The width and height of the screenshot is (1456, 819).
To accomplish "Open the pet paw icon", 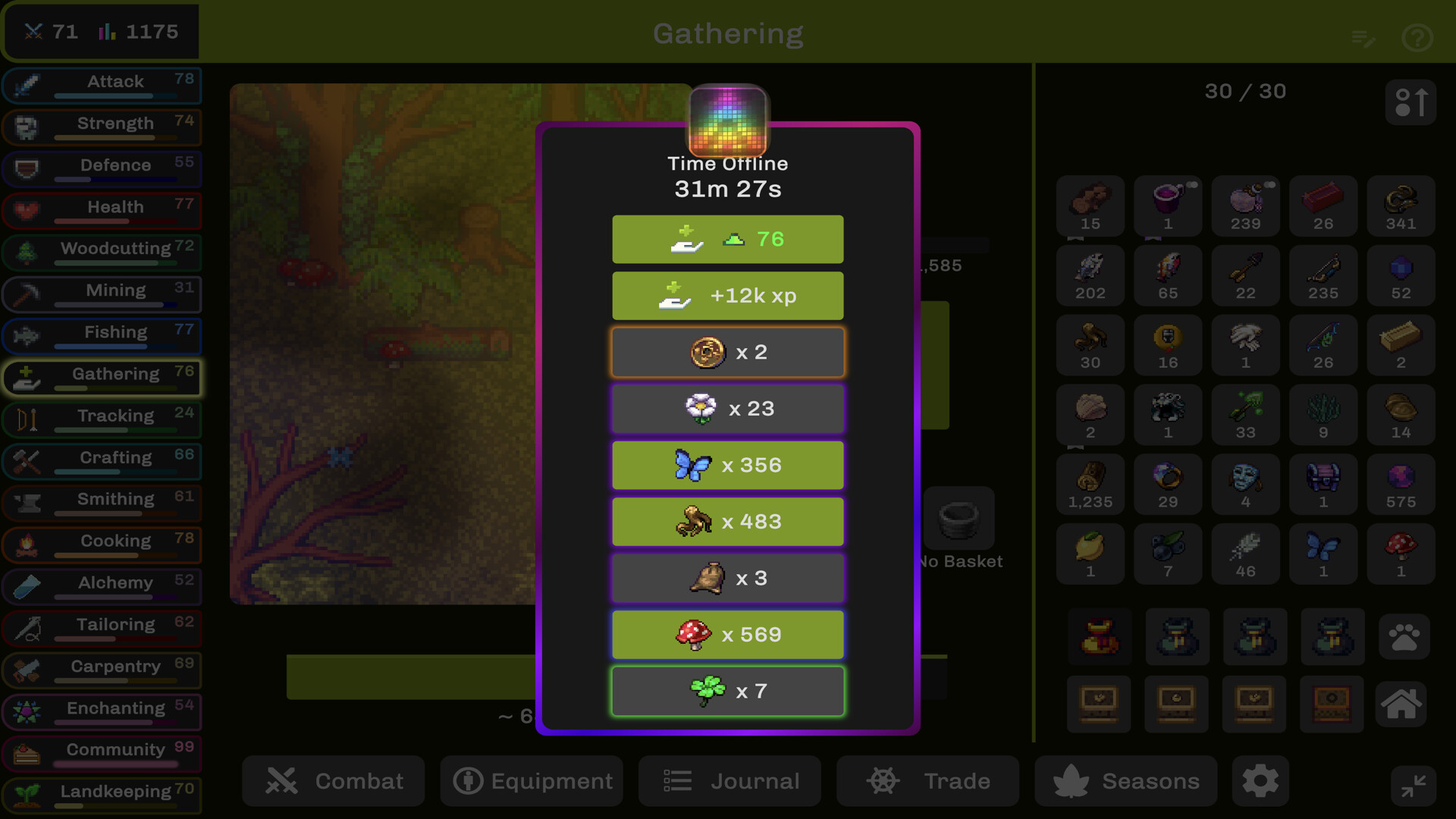I will click(1404, 636).
